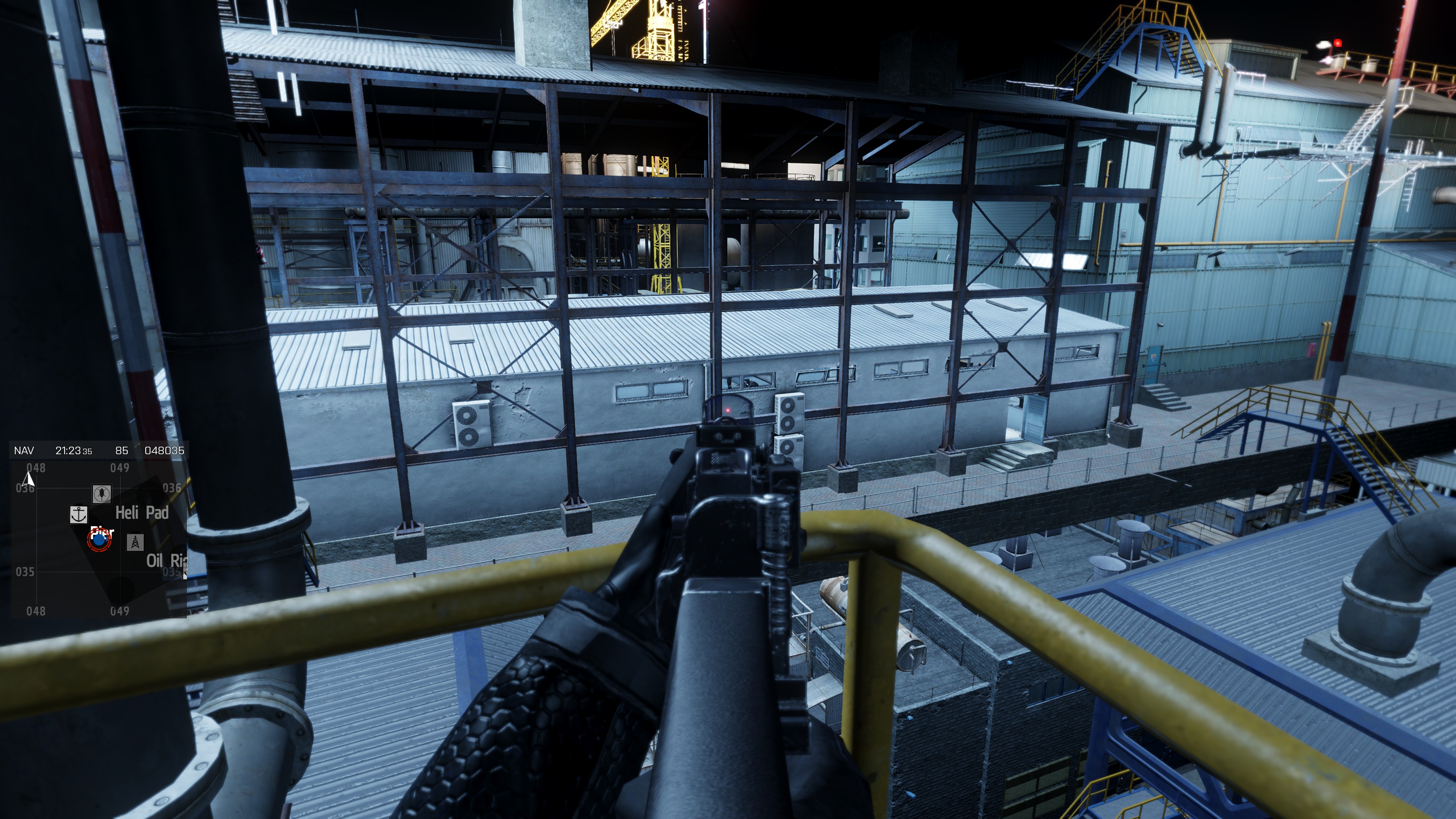Open the NAV minimap panel

pyautogui.click(x=24, y=450)
